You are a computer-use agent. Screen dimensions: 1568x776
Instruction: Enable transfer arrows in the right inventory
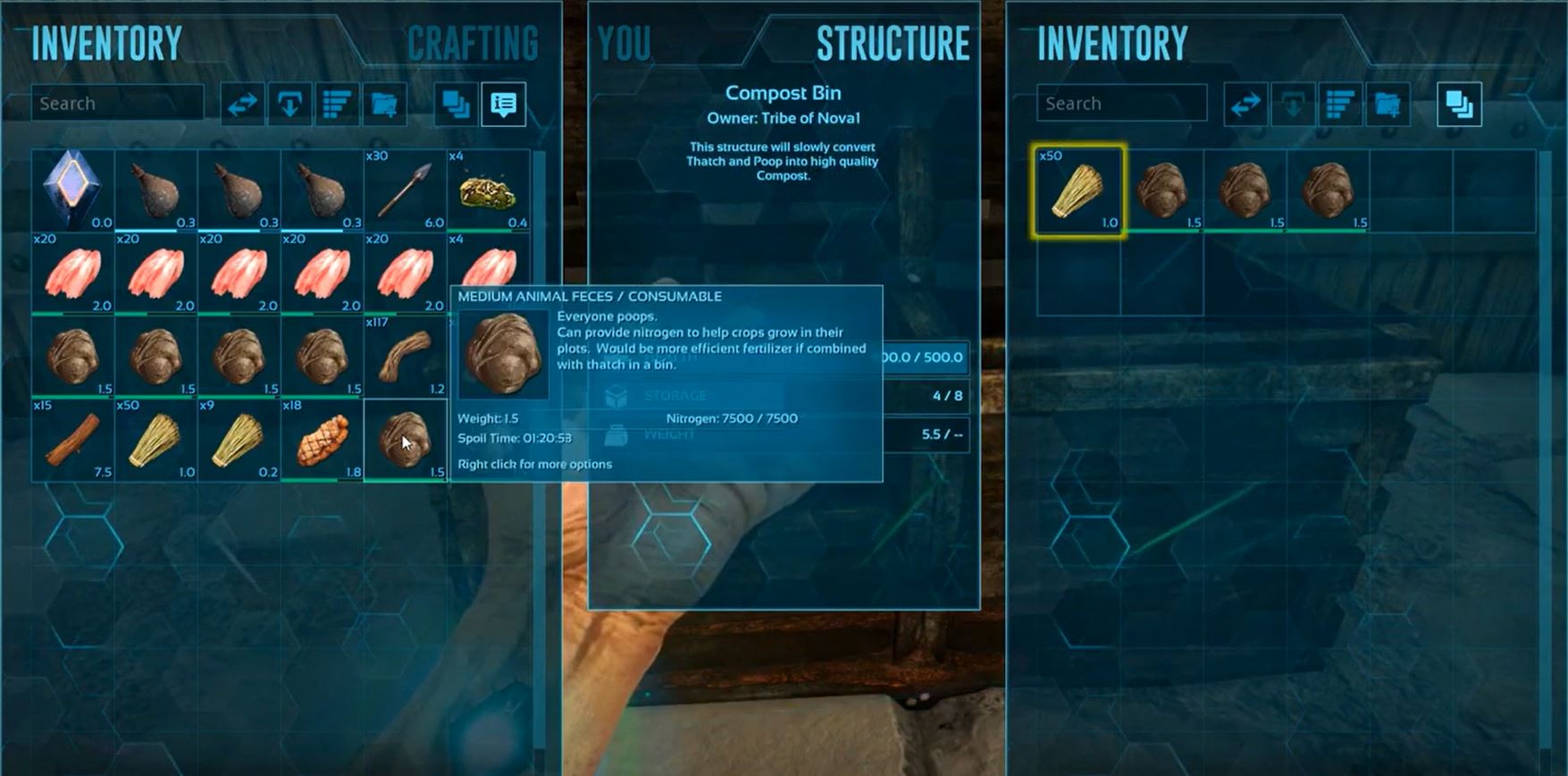(1245, 103)
